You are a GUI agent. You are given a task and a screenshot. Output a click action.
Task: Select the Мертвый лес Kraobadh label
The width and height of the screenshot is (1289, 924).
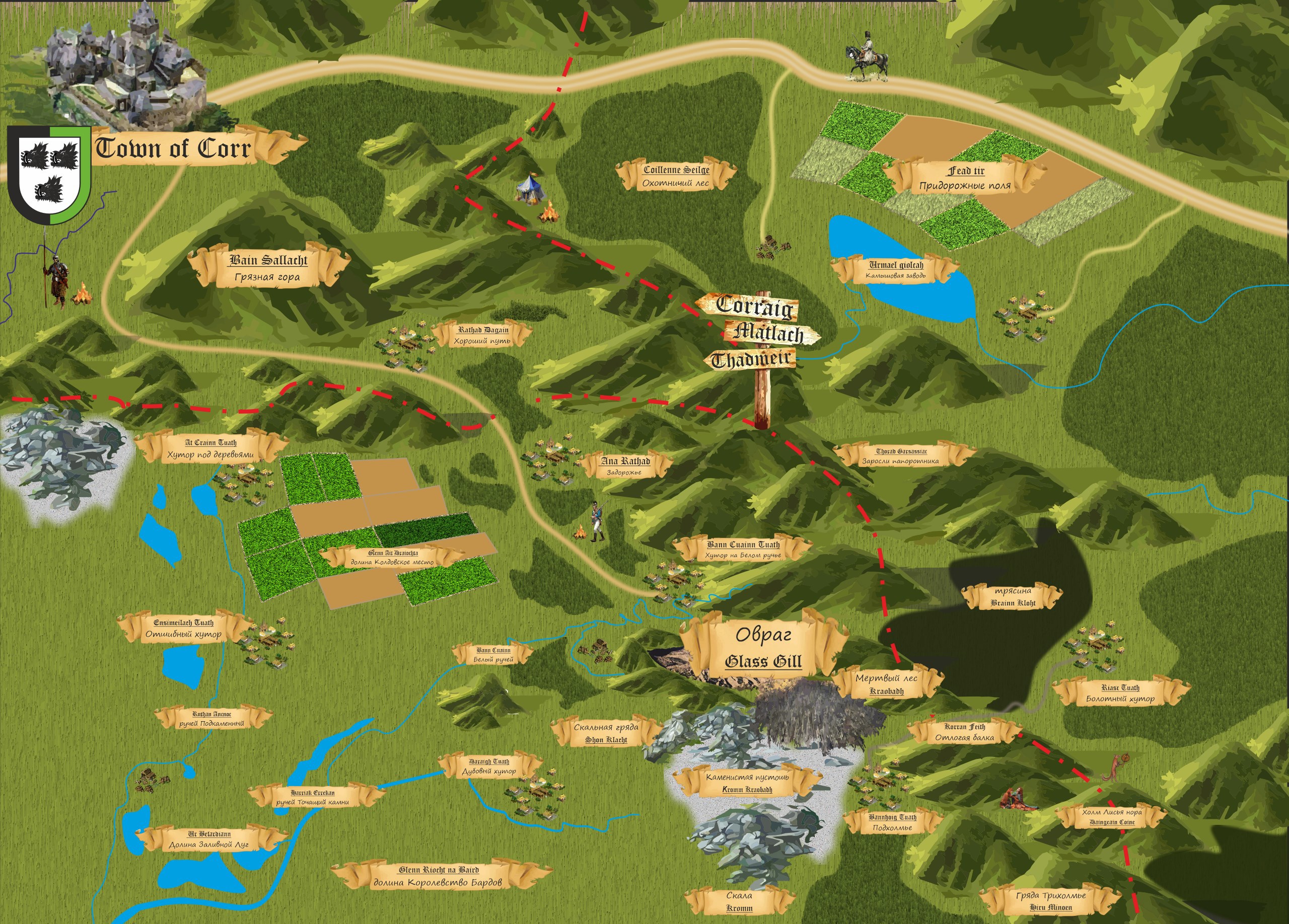click(x=887, y=684)
